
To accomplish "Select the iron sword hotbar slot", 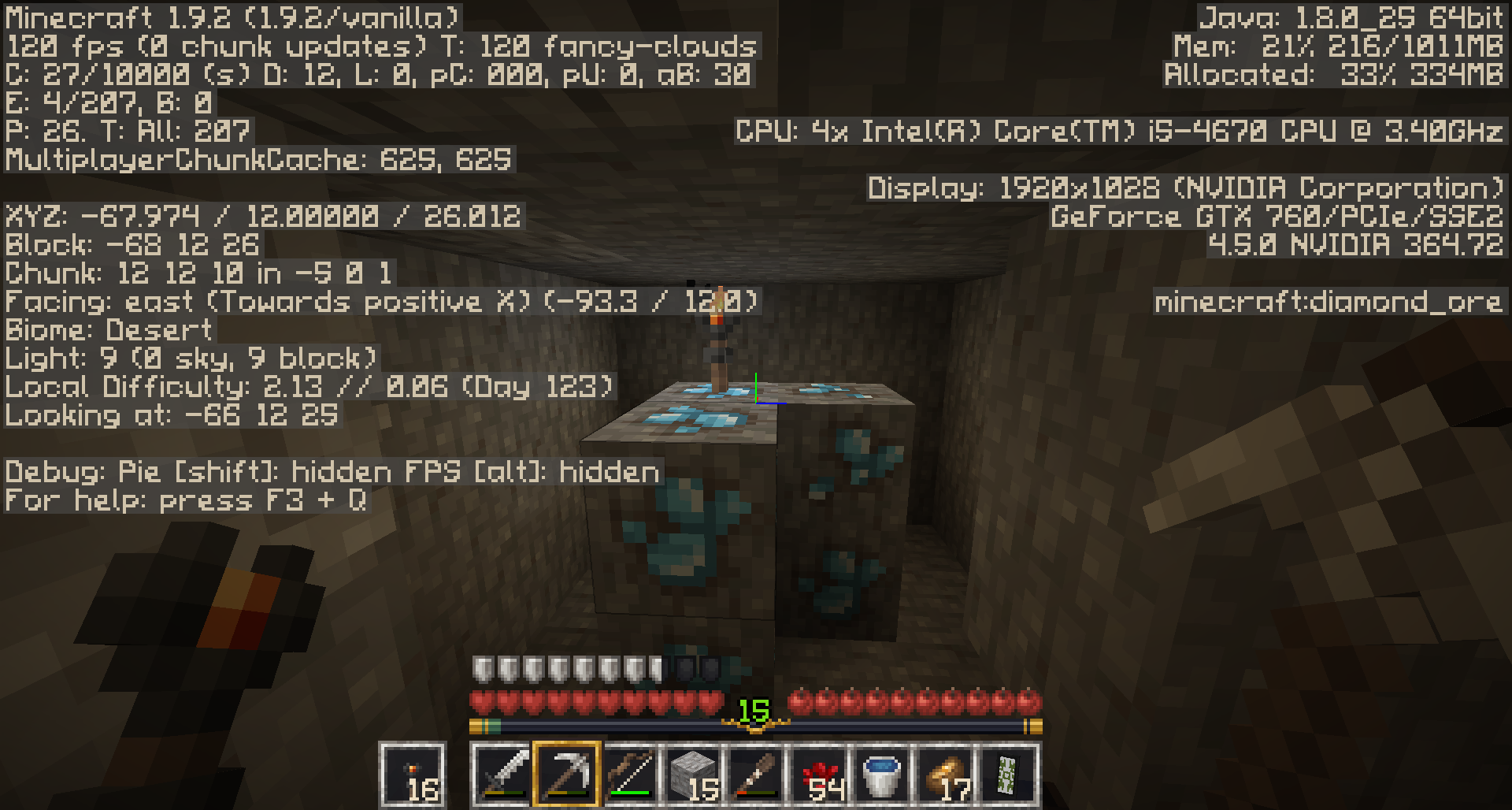I will pos(504,774).
